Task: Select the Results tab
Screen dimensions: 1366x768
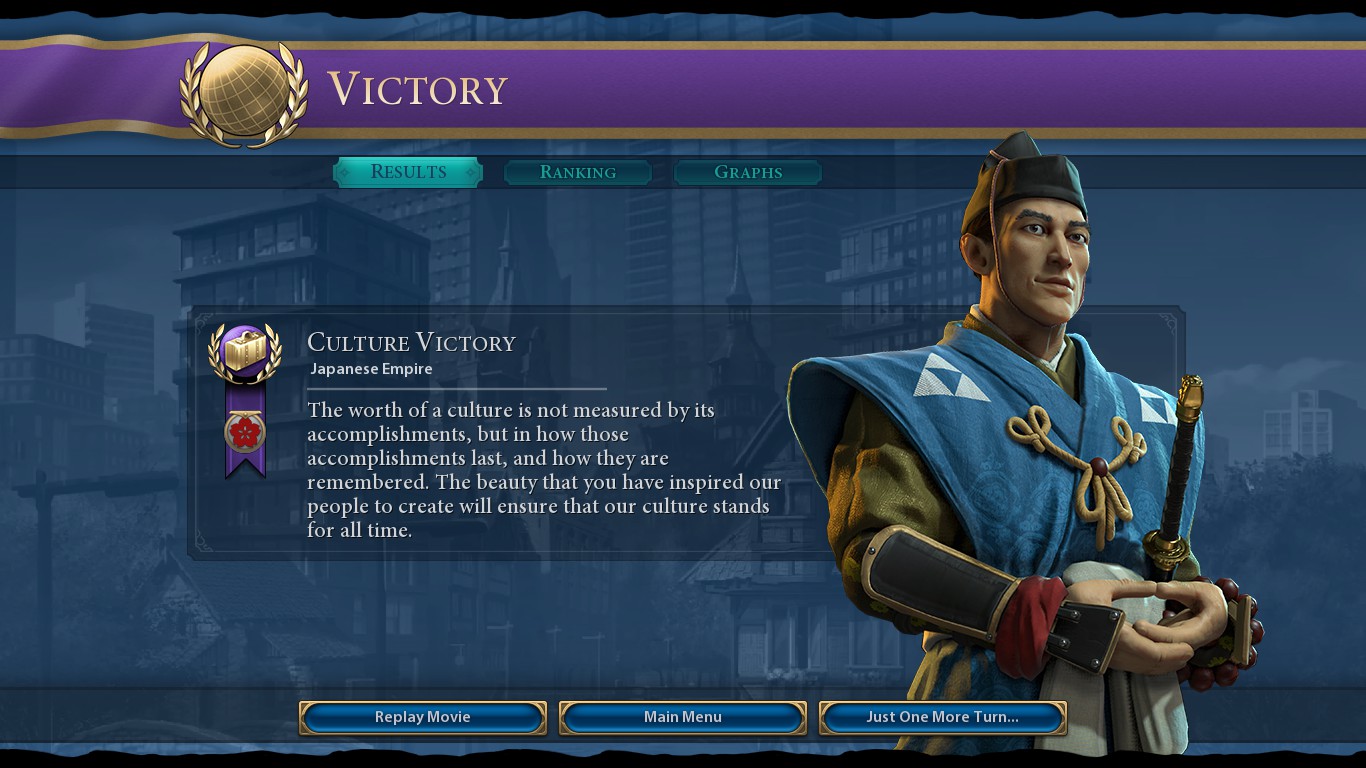Action: pyautogui.click(x=408, y=172)
